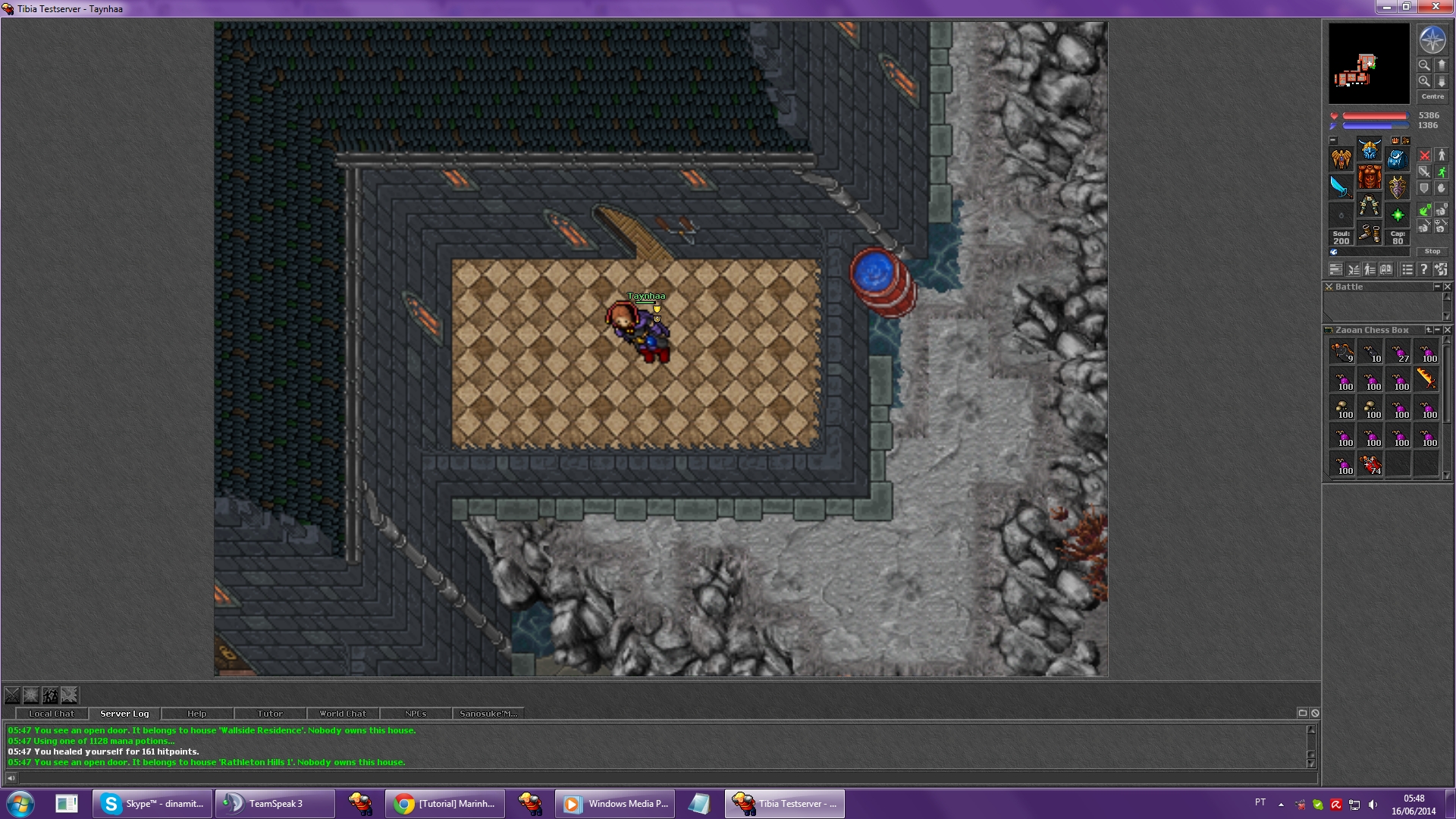Click the Stop button
The image size is (1456, 819).
pos(1432,251)
